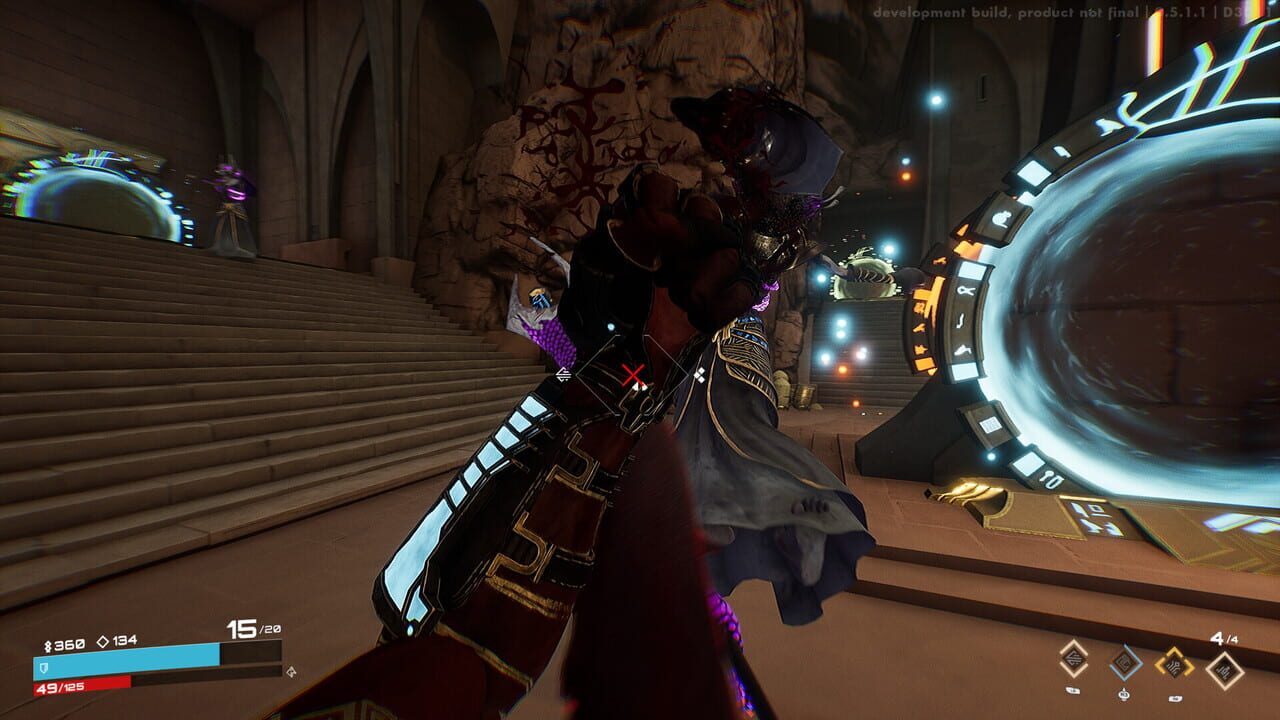
Task: Select the blue-framed second ability icon
Action: pos(1126,664)
